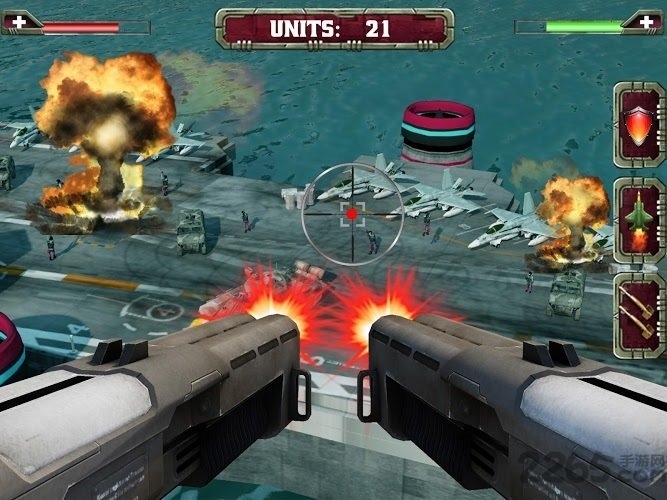667x500 pixels.
Task: Select the twin missiles weapon
Action: coord(638,315)
